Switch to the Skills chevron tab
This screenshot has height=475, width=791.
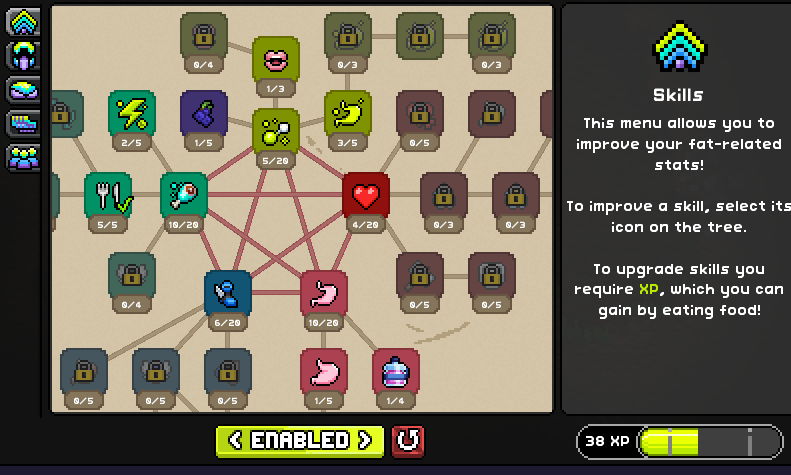pos(23,21)
